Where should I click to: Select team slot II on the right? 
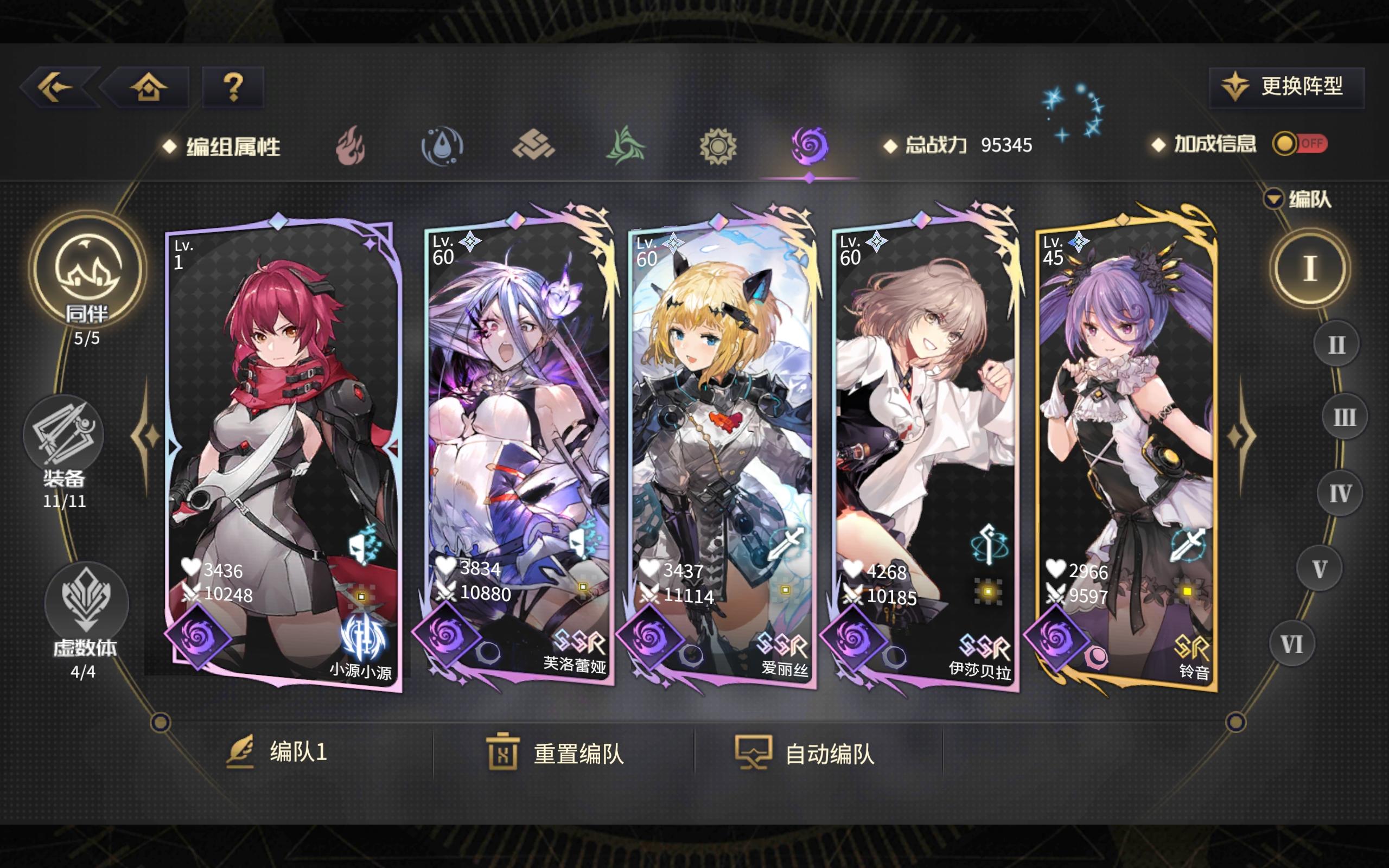(1337, 342)
